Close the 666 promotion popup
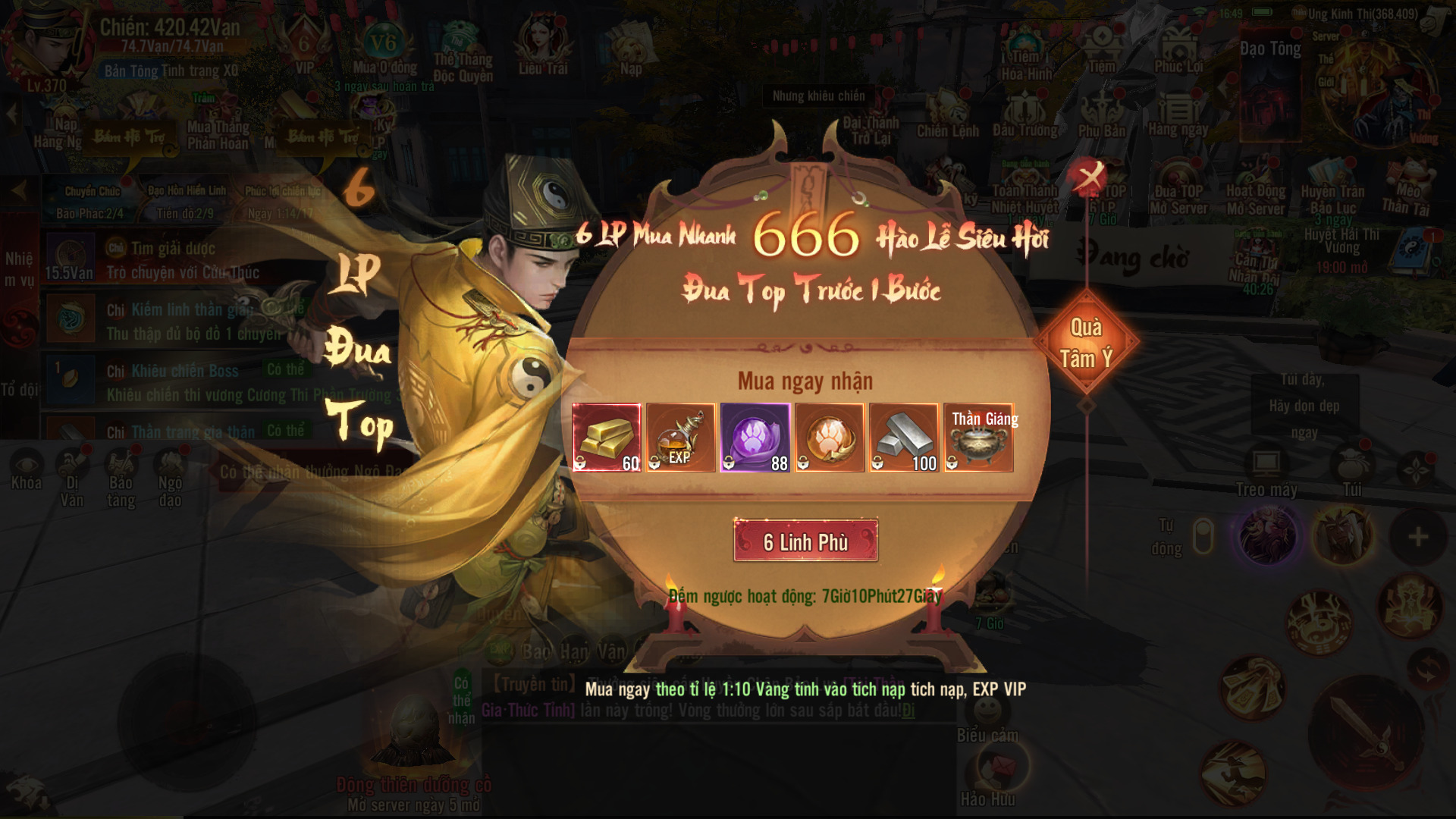The width and height of the screenshot is (1456, 819). coord(1090,177)
